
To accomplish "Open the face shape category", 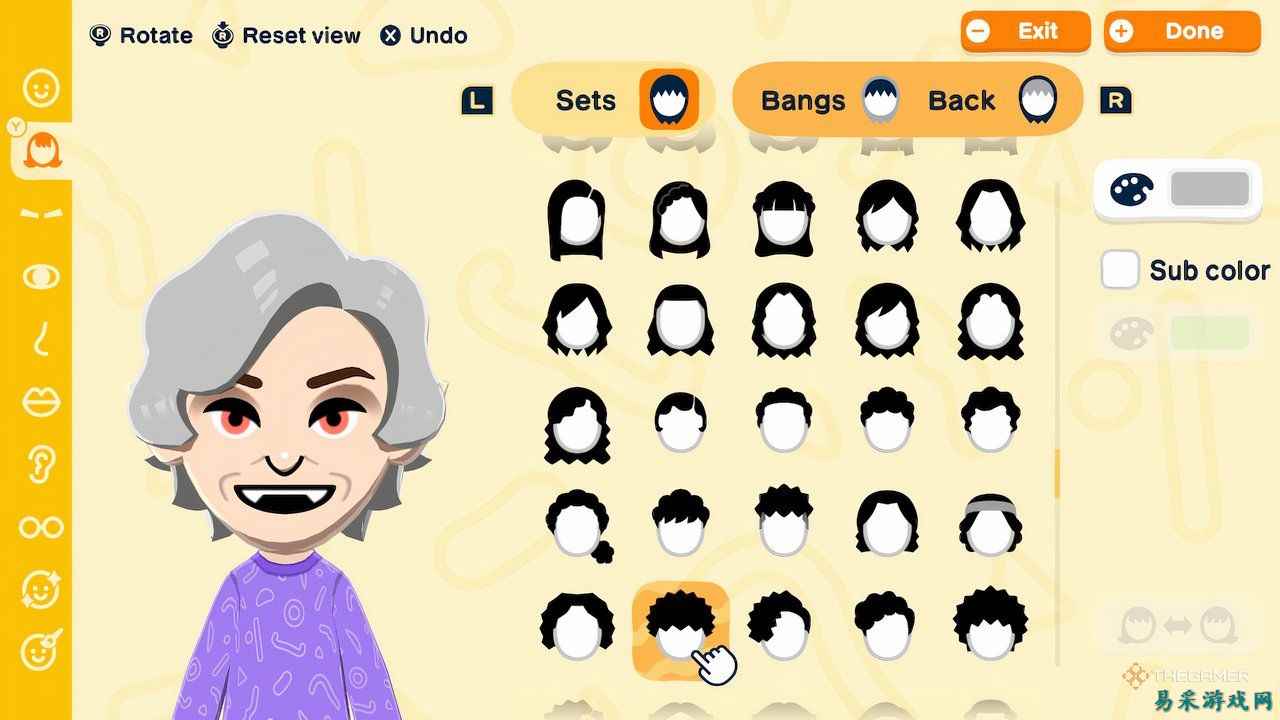I will [40, 88].
